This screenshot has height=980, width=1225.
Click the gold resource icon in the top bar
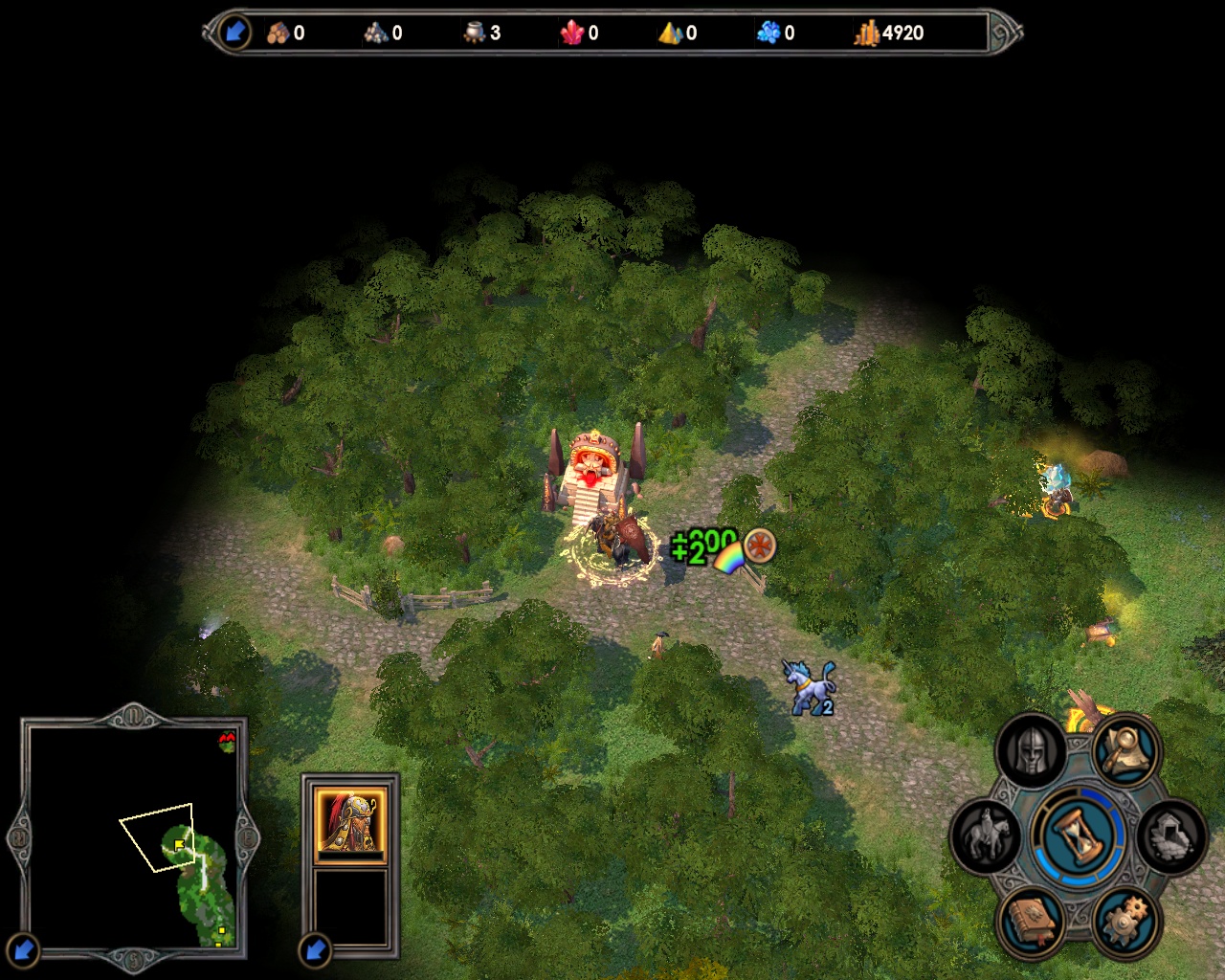(866, 33)
